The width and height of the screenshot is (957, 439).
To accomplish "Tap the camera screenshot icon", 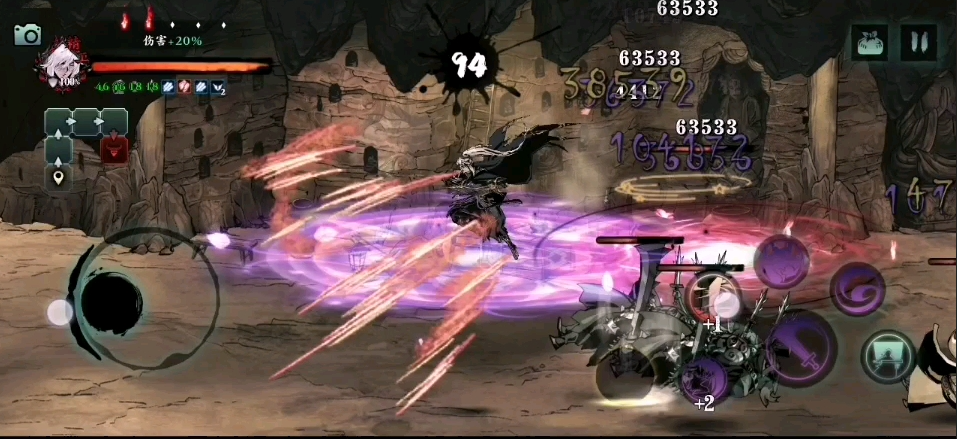I will coord(28,35).
